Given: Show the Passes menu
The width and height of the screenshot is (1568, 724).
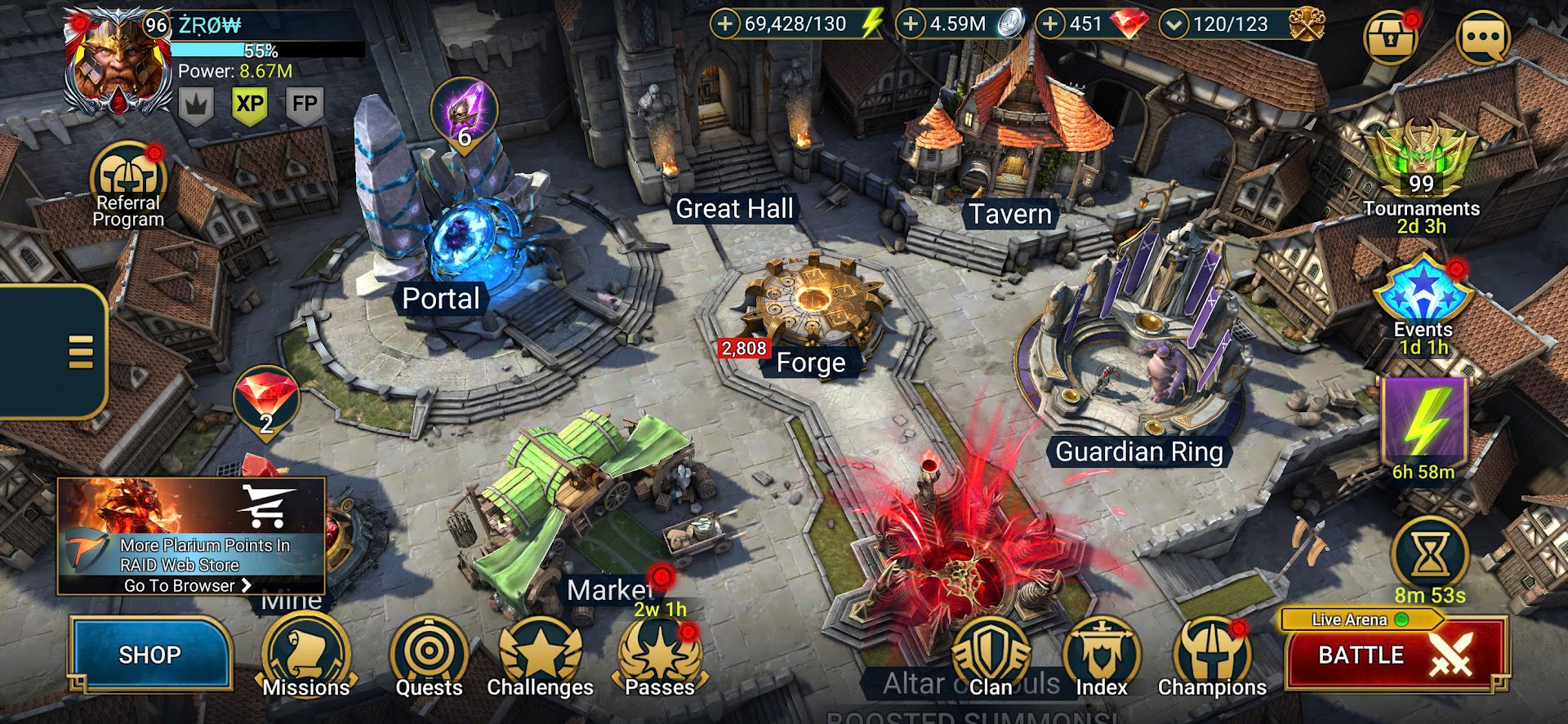Looking at the screenshot, I should click(x=660, y=655).
